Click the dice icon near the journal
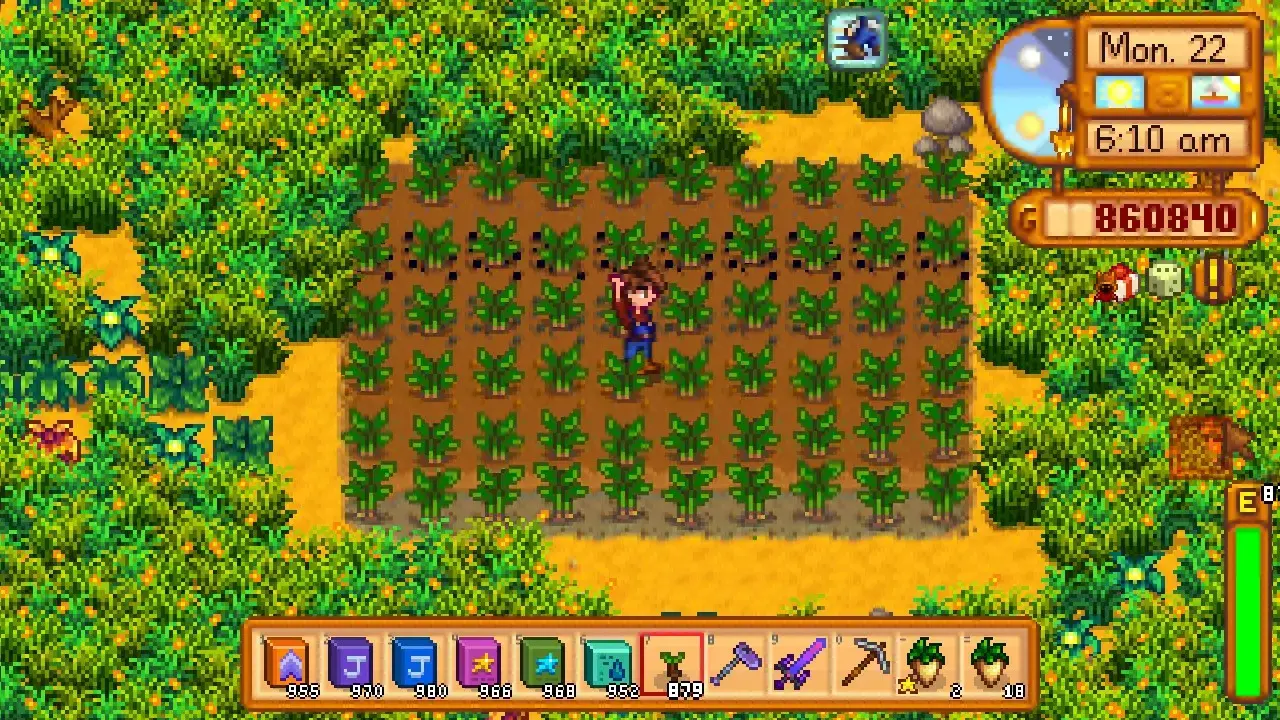 coord(1166,283)
